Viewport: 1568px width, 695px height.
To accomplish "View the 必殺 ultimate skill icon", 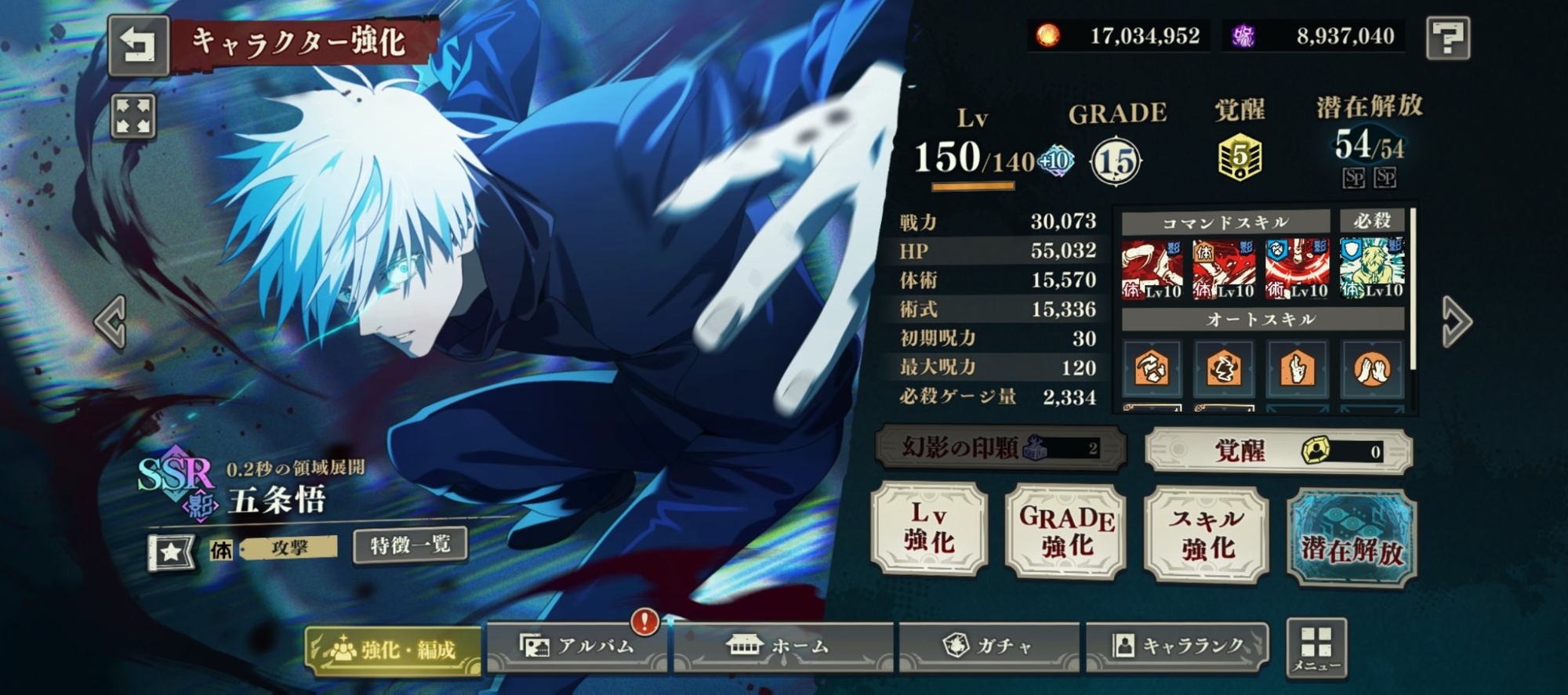I will [1371, 269].
